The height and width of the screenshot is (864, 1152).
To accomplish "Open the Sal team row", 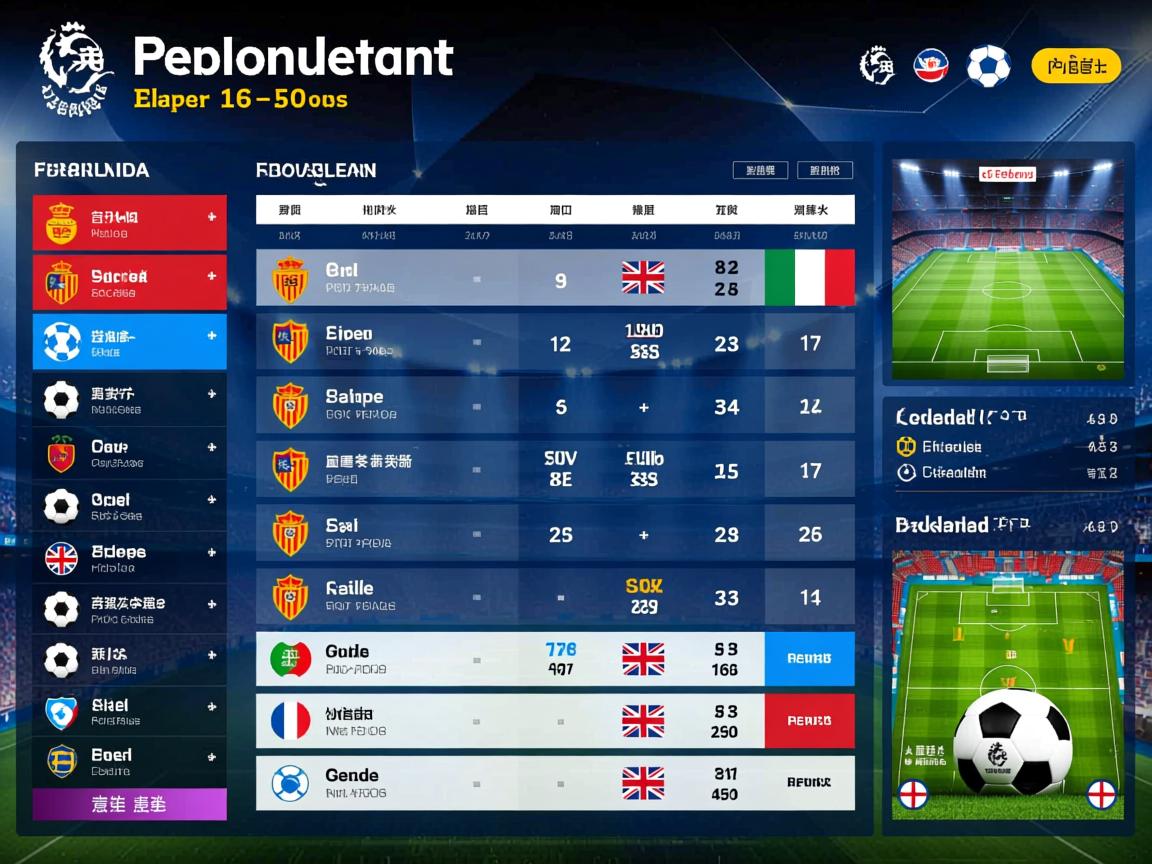I will click(555, 534).
